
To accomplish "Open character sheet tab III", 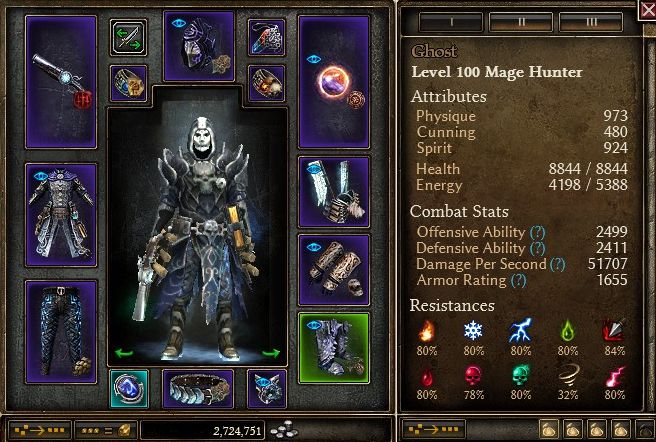I will (x=591, y=20).
